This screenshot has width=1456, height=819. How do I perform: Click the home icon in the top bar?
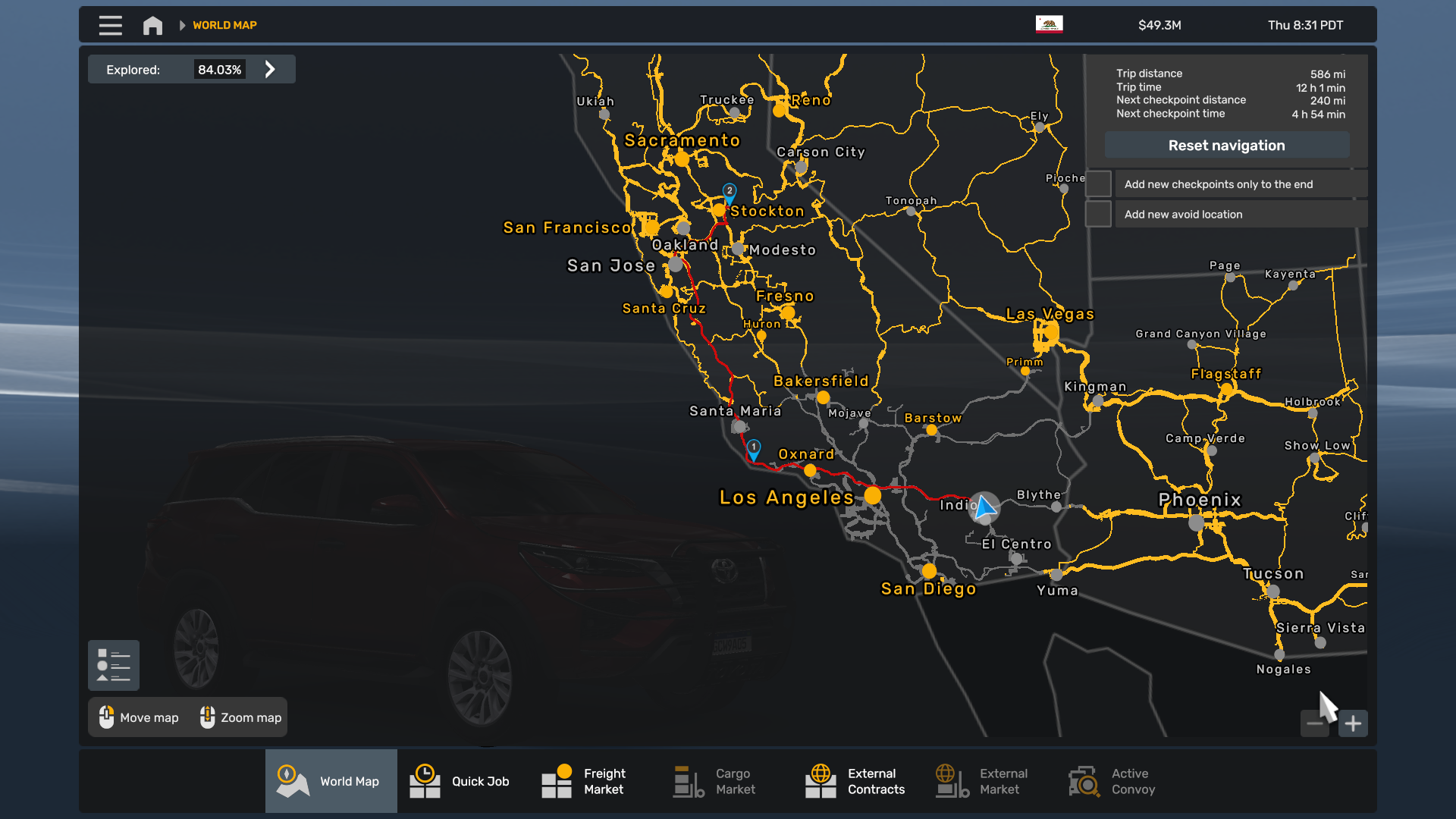coord(152,24)
